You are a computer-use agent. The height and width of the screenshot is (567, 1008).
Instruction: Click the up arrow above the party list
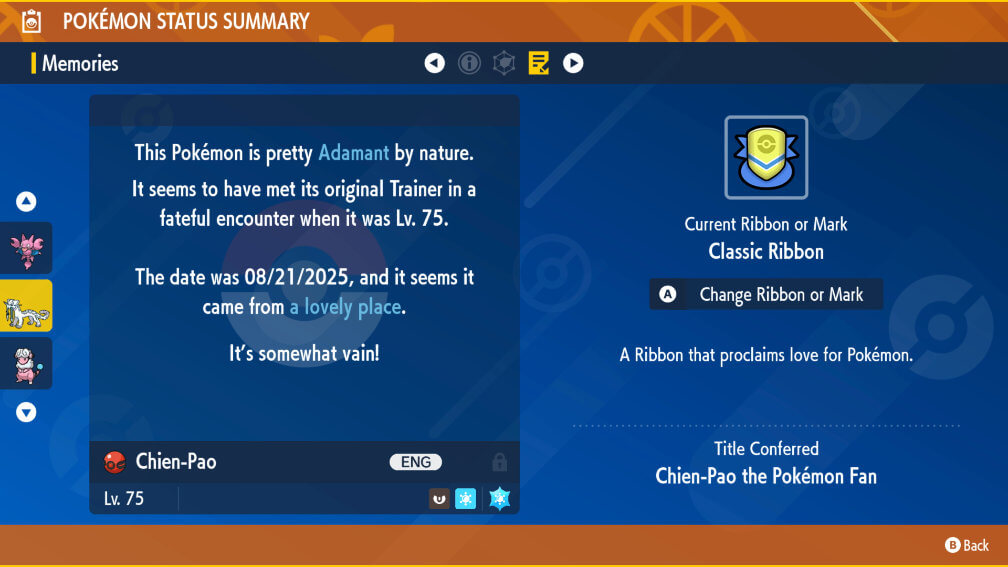pos(26,202)
